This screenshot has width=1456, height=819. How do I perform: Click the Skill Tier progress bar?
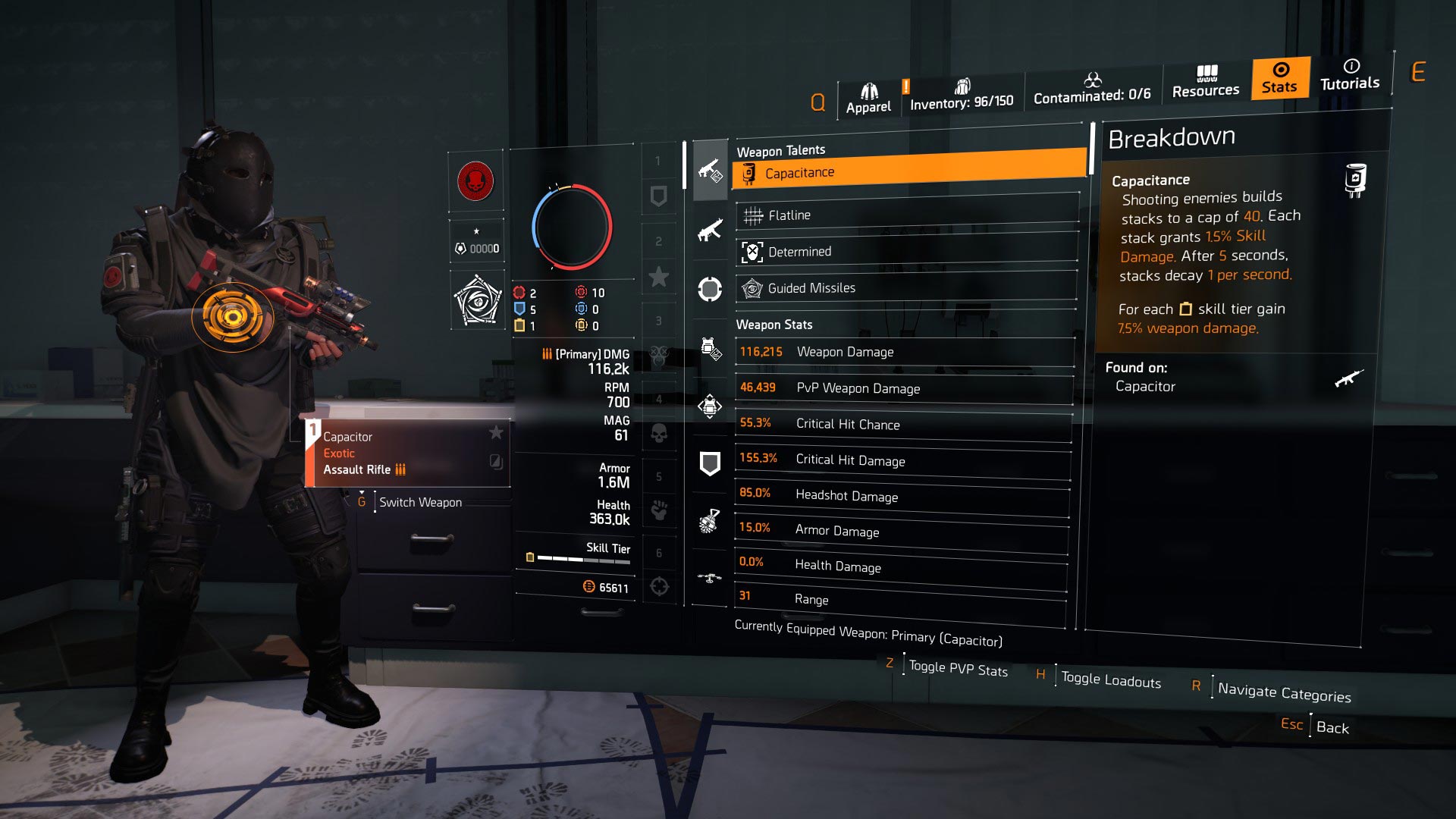coord(584,559)
